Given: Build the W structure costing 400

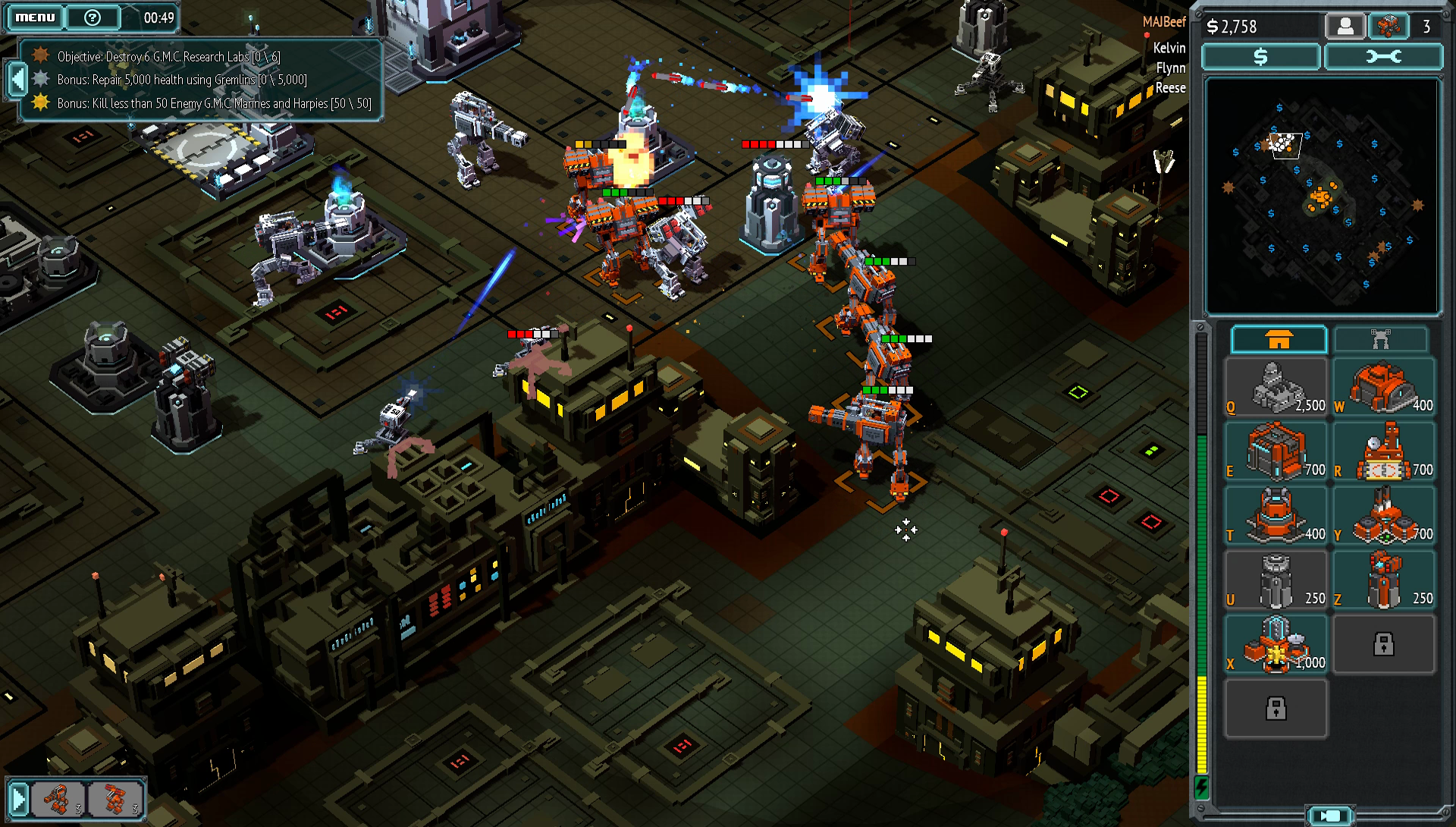Looking at the screenshot, I should coord(1384,388).
